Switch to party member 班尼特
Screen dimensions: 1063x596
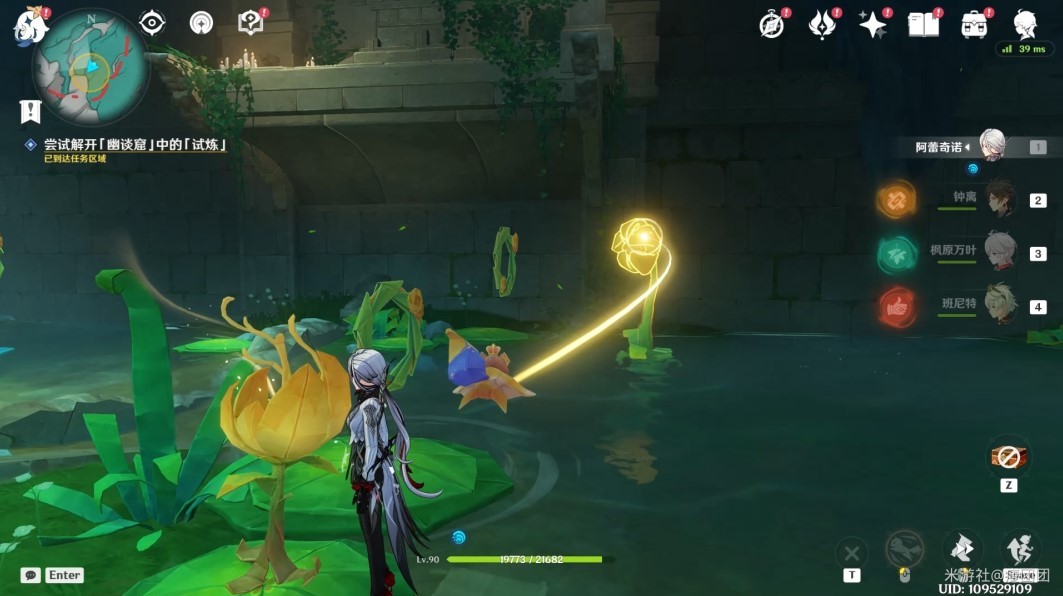(x=999, y=304)
